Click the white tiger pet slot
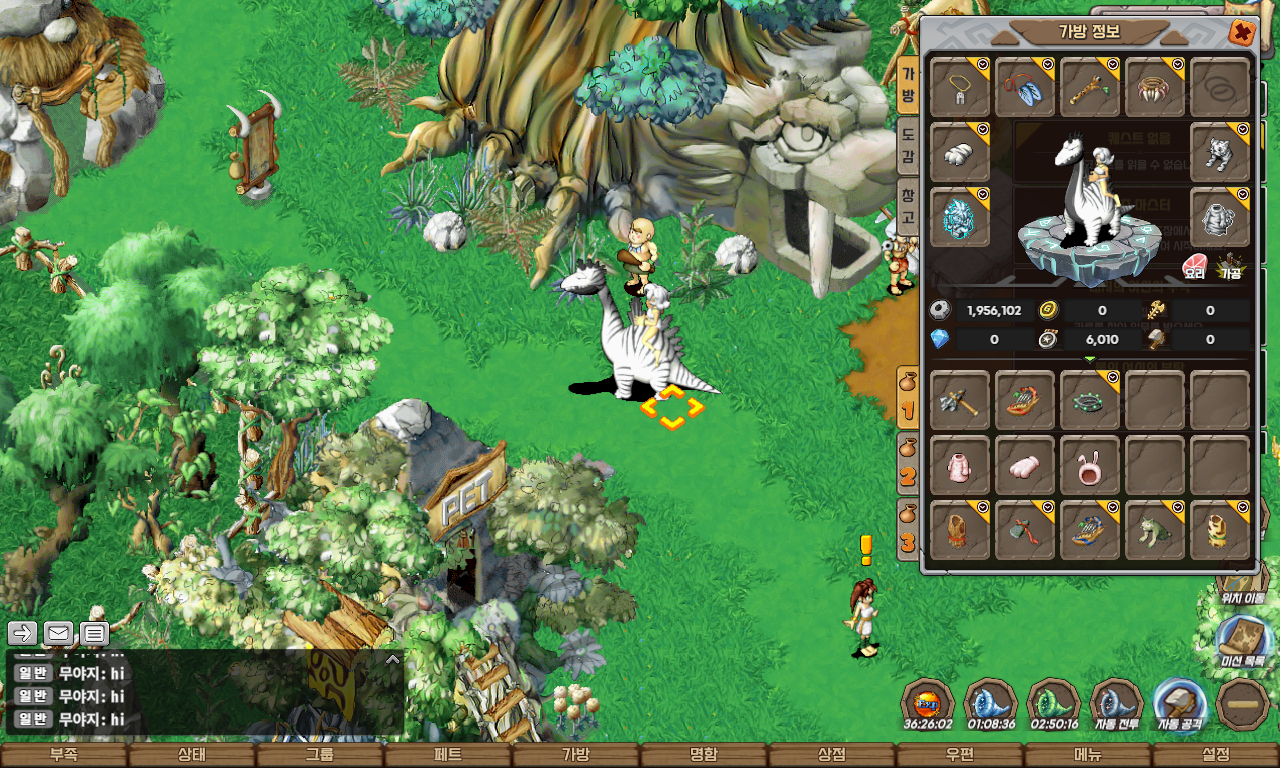Screen dimensions: 1280x768 click(1220, 153)
